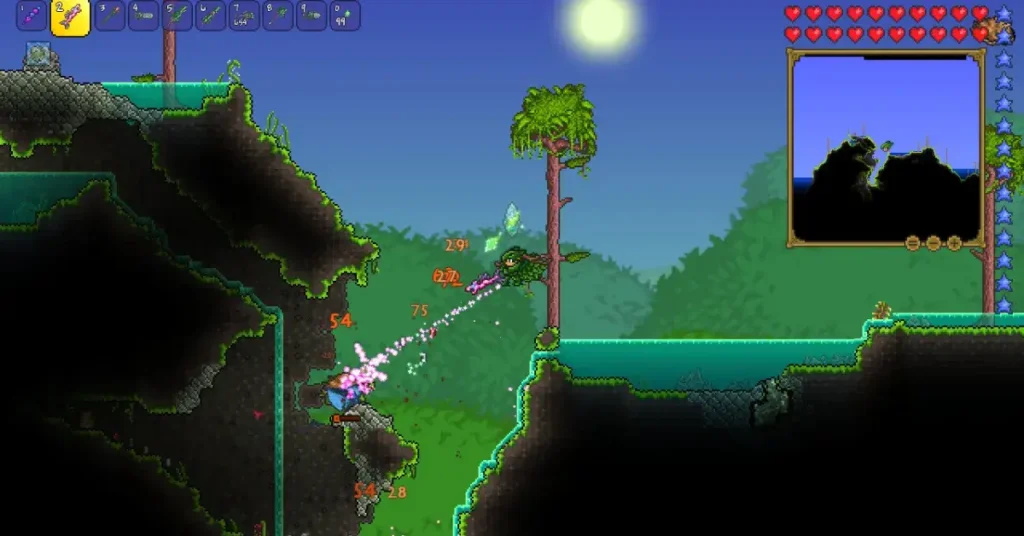Click the minimap view
1024x536 pixels.
(884, 145)
